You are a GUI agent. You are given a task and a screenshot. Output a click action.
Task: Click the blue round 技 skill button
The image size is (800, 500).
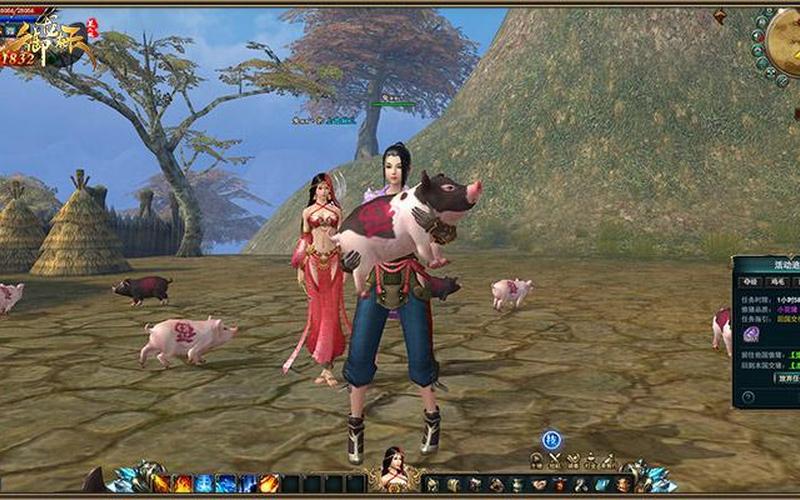[x=551, y=439]
